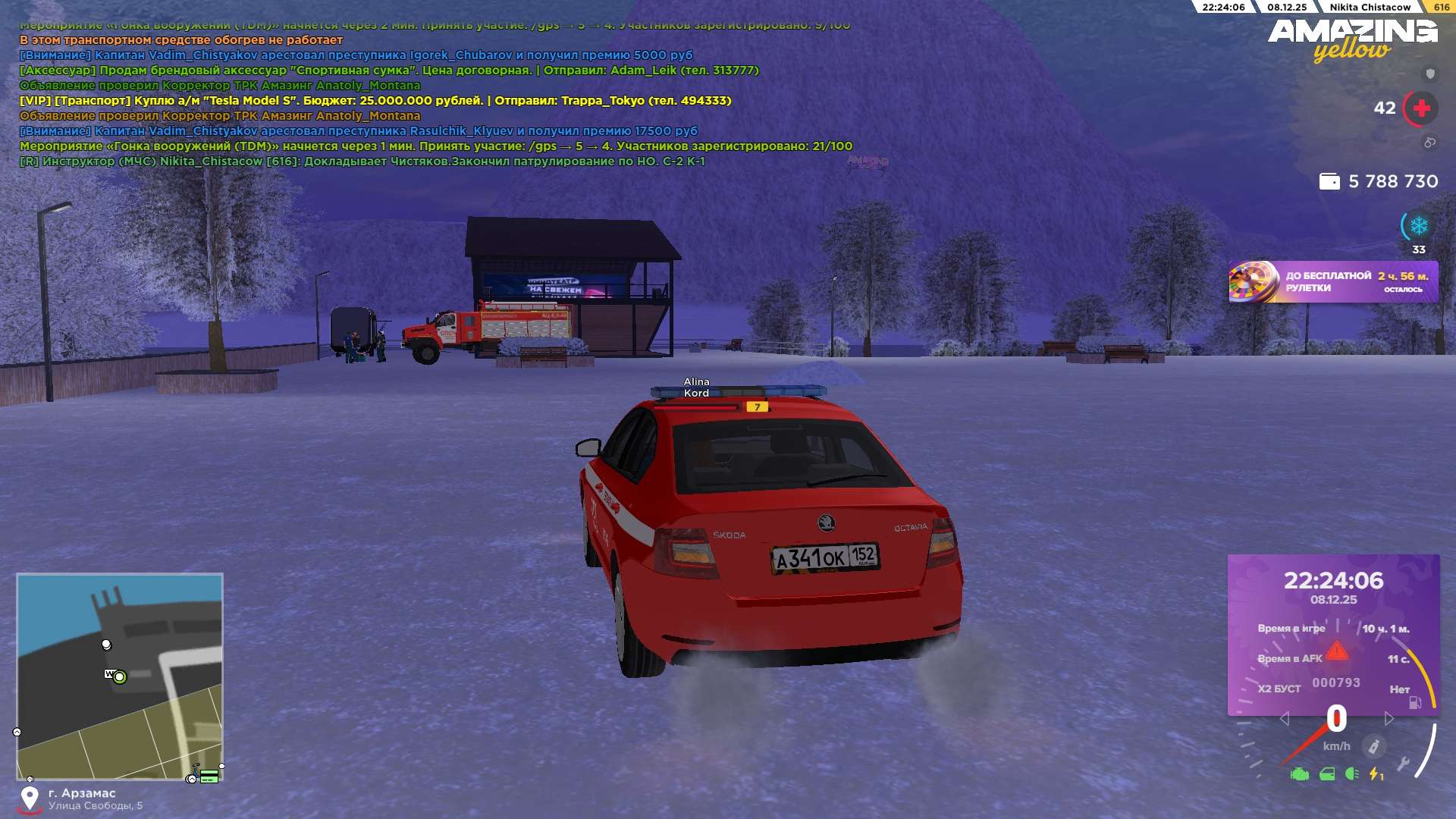
Task: Click the left arrow under info panel
Action: pyautogui.click(x=1284, y=718)
